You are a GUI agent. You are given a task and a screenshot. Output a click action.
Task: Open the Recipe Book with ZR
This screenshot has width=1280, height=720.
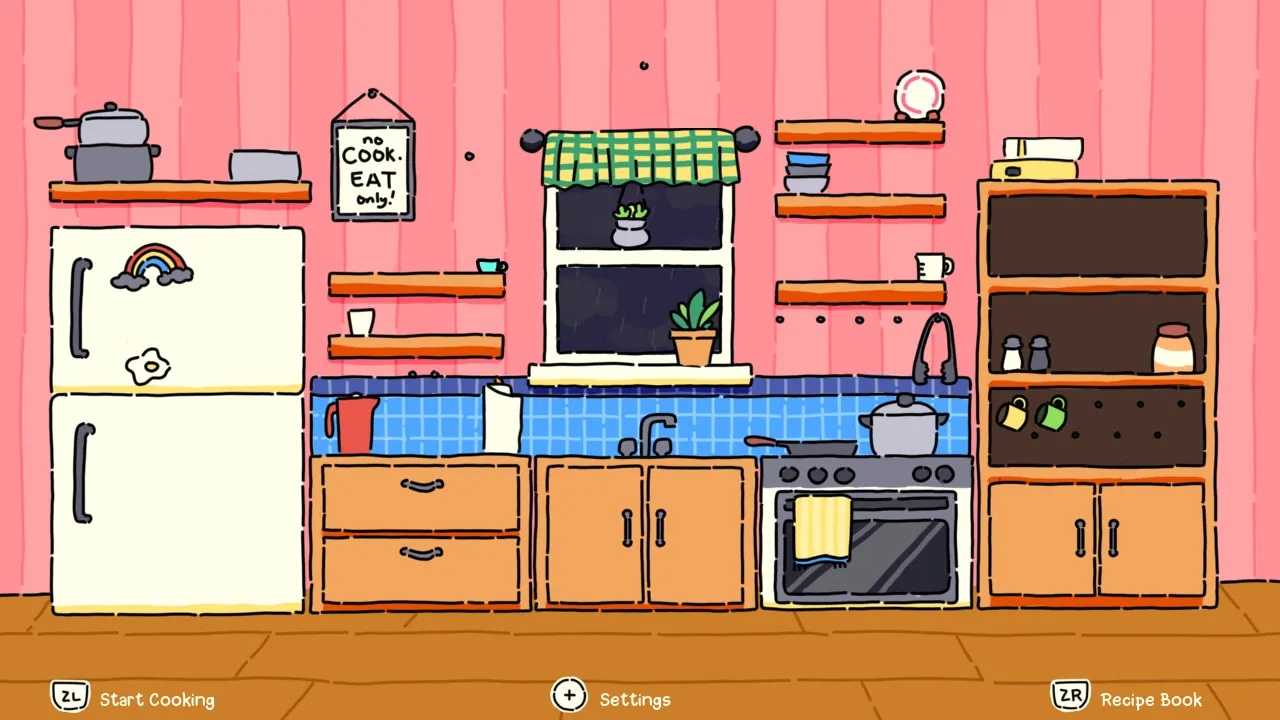pos(1069,696)
